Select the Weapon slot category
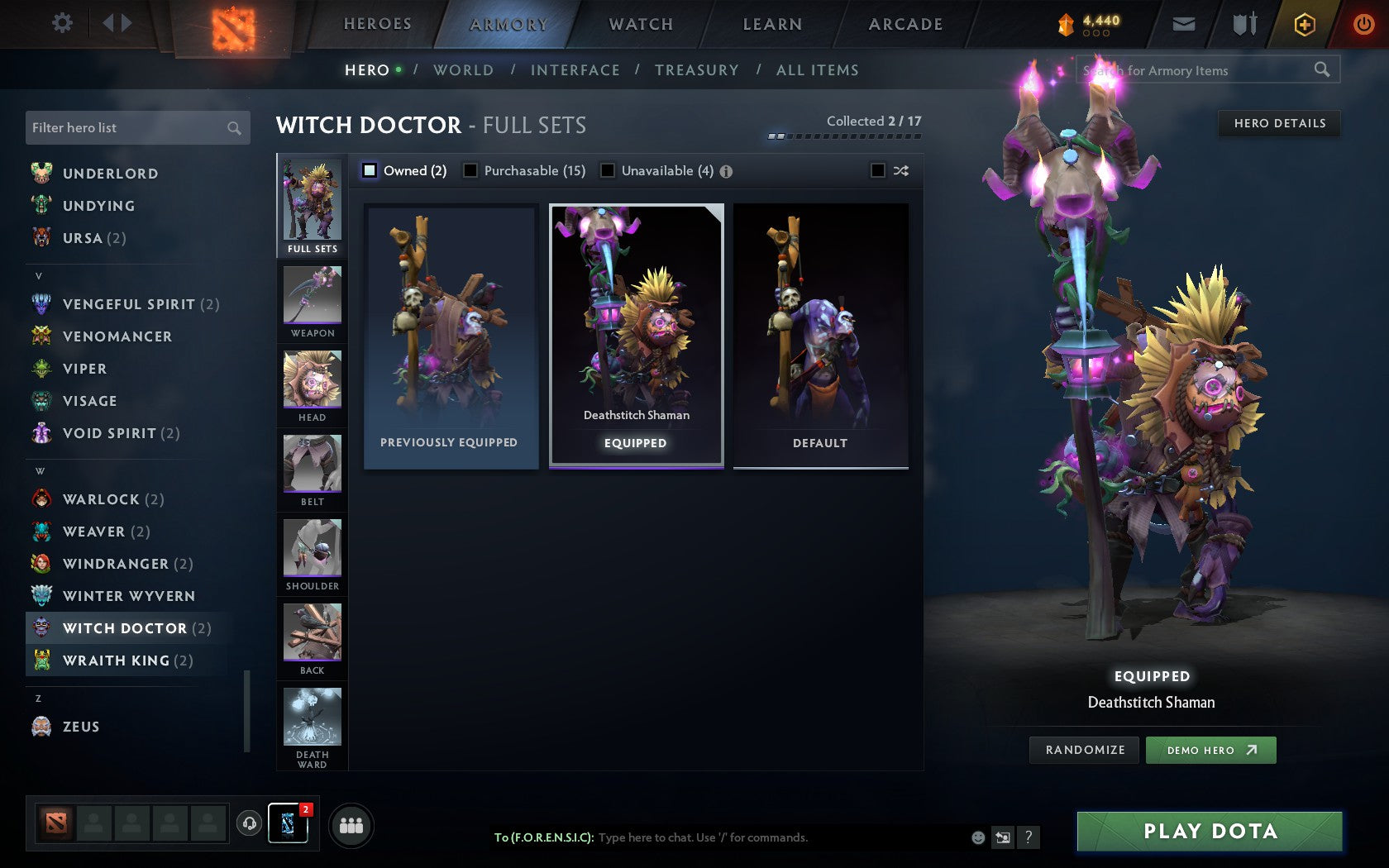Viewport: 1389px width, 868px height. click(312, 302)
